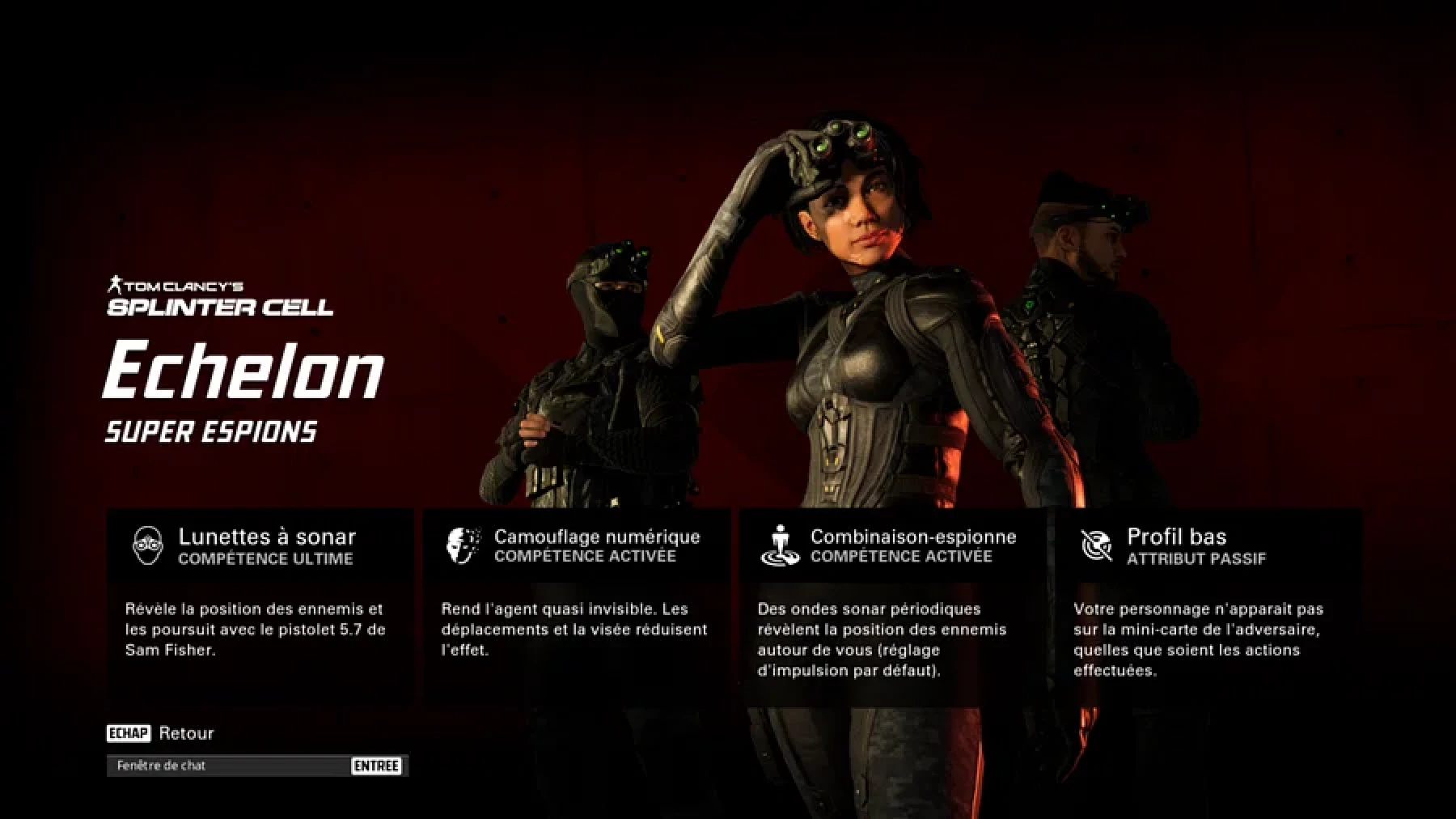Choose the Camouflage numérique ability card

576,607
